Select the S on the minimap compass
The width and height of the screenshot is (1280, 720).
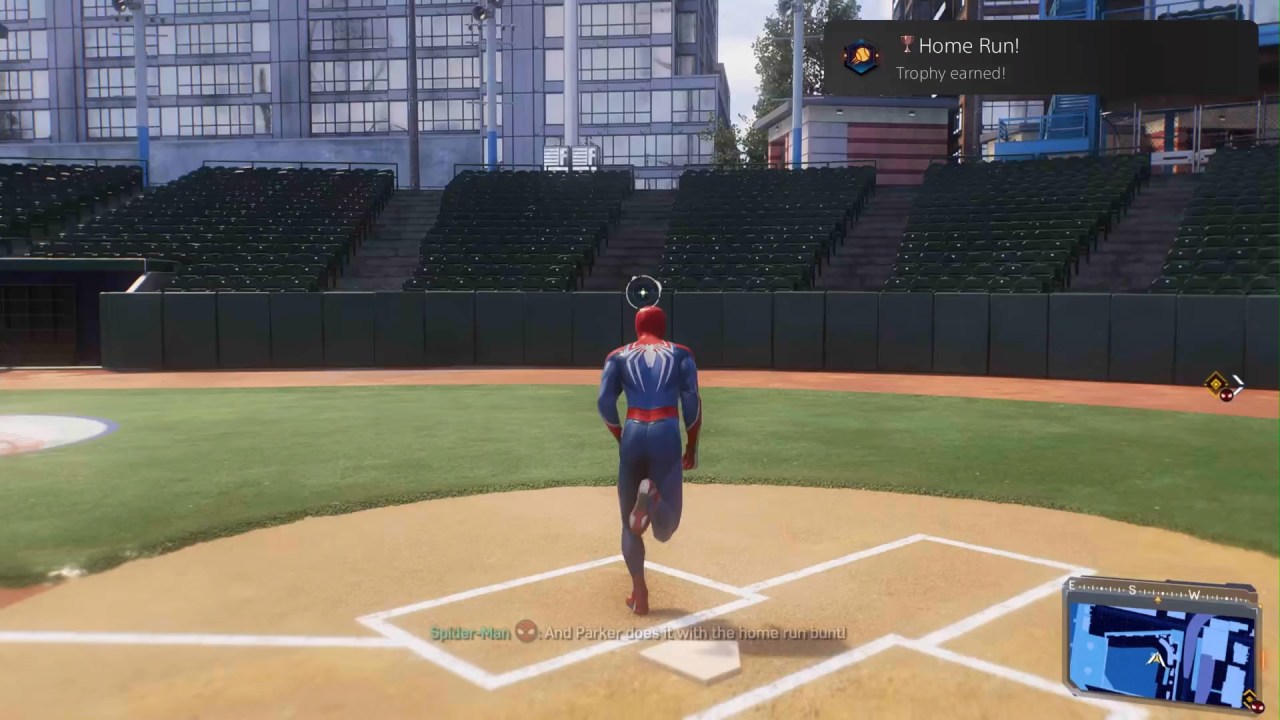click(x=1131, y=589)
